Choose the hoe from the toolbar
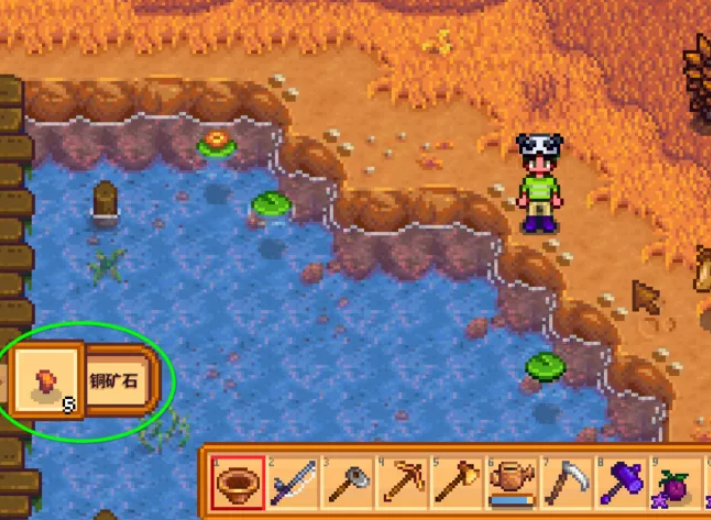The height and width of the screenshot is (520, 711). click(x=348, y=484)
